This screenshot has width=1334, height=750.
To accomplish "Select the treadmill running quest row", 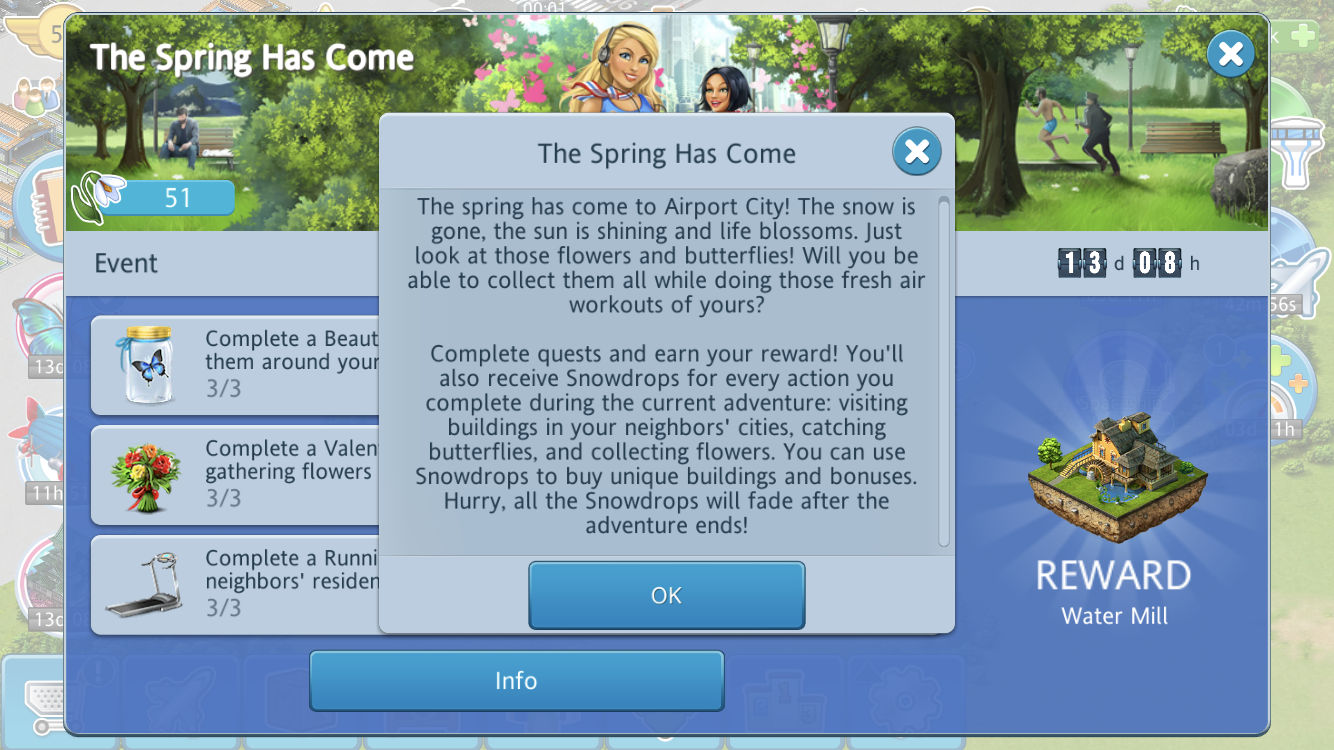I will click(235, 585).
